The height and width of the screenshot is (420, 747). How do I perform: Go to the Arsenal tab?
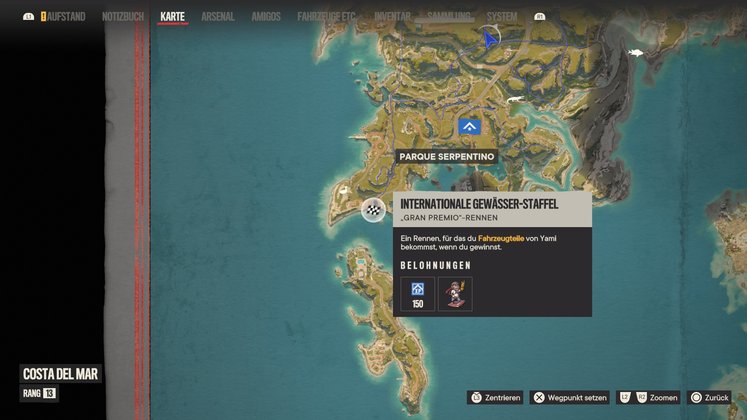click(217, 17)
